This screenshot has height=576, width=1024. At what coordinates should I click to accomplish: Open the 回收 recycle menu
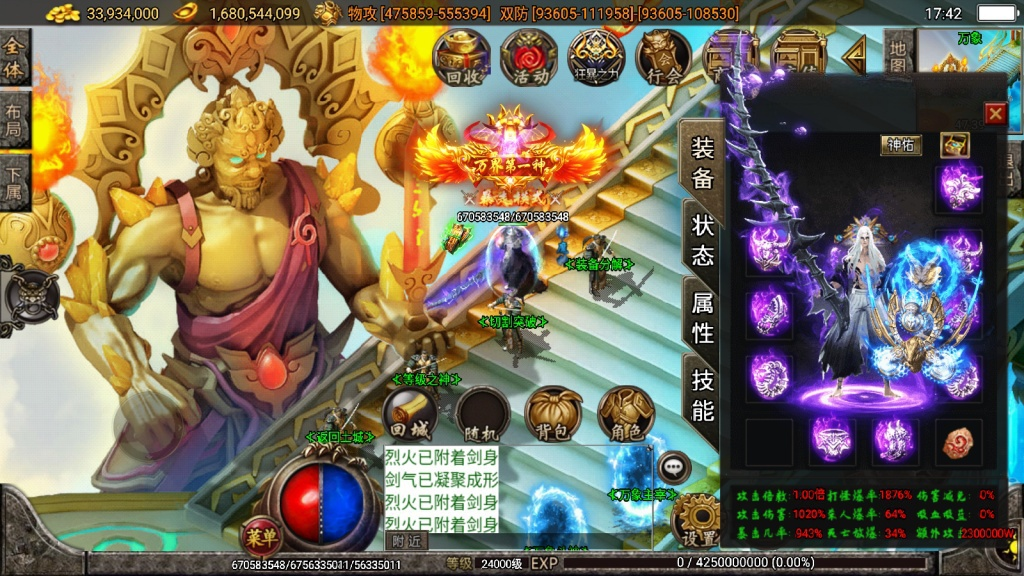click(461, 56)
